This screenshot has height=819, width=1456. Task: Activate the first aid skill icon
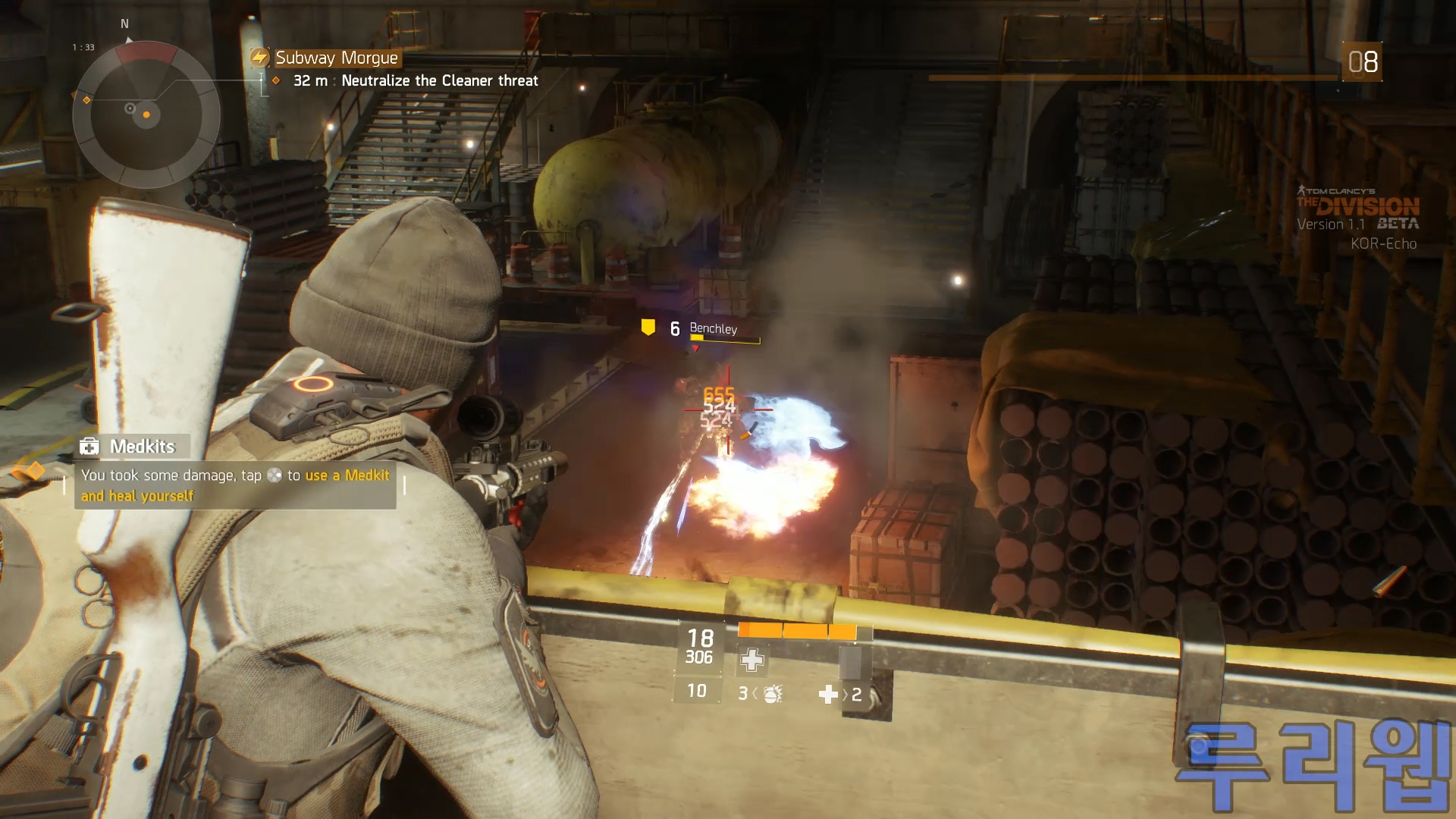click(752, 660)
